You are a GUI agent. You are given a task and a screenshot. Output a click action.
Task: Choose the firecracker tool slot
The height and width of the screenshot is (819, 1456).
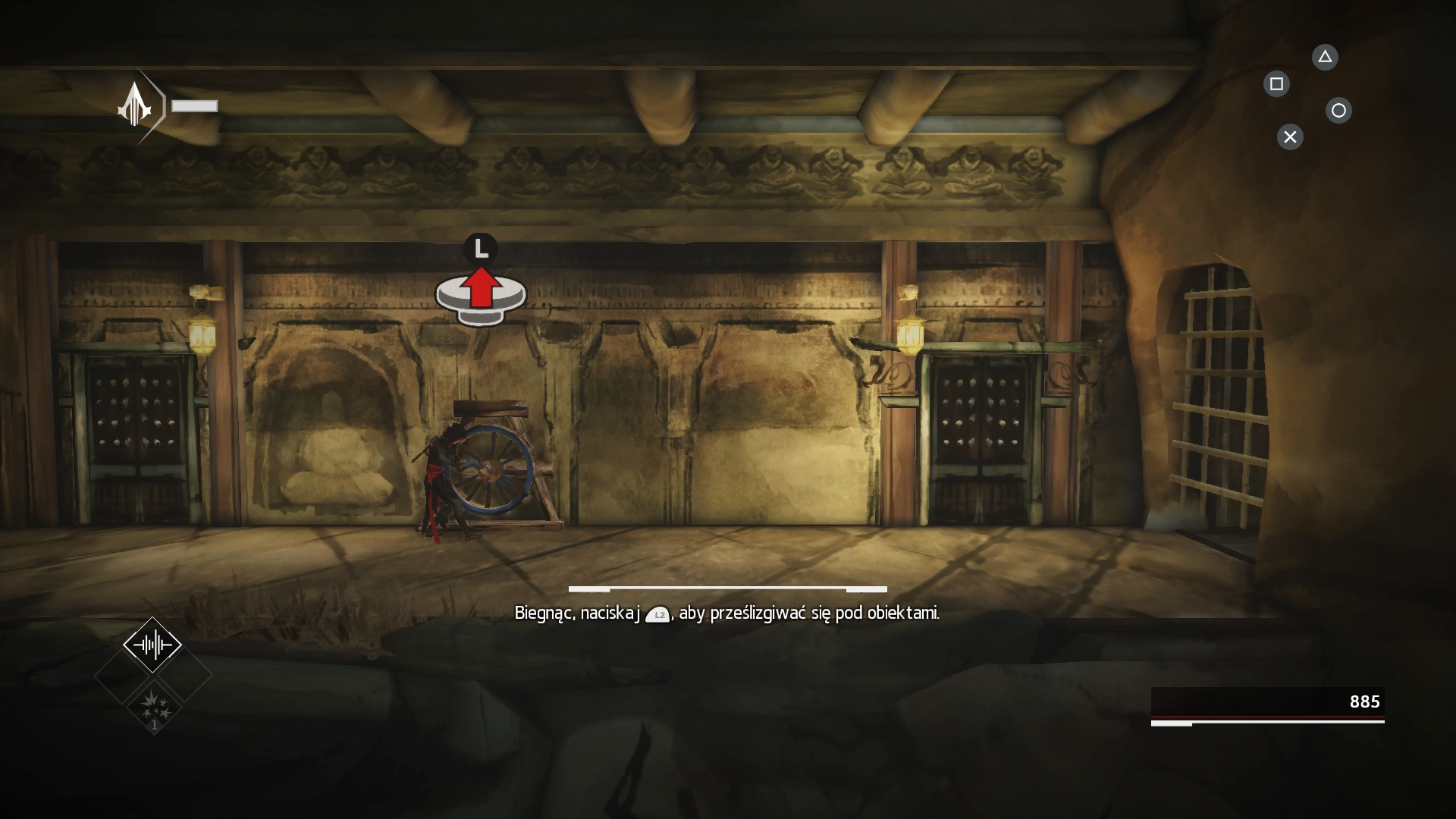pyautogui.click(x=154, y=707)
